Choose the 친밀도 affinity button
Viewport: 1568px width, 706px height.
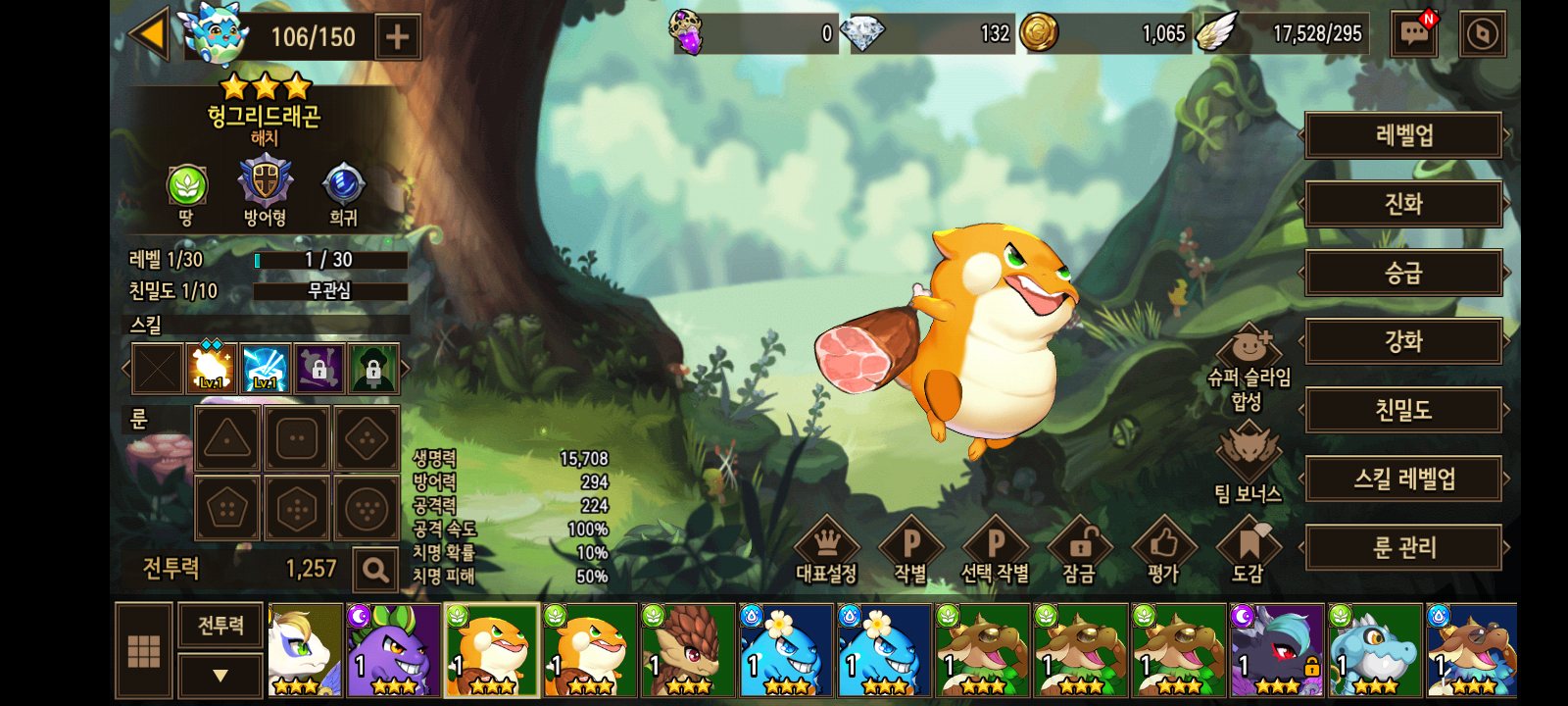1403,410
